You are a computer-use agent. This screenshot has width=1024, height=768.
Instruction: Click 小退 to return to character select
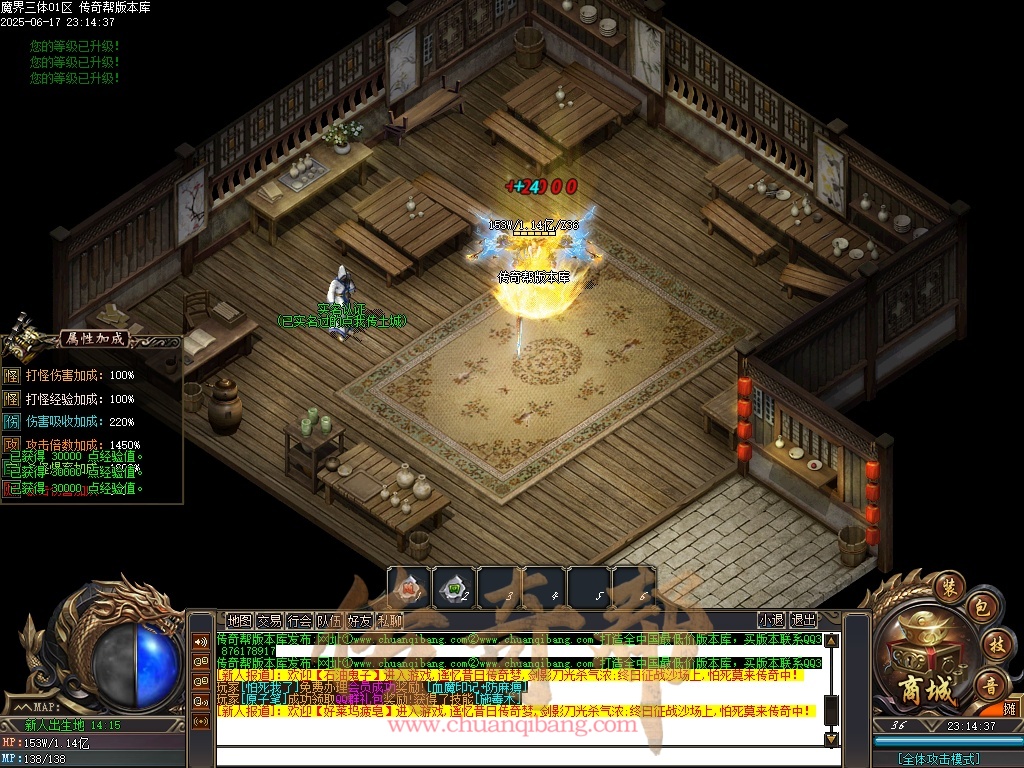(x=771, y=620)
